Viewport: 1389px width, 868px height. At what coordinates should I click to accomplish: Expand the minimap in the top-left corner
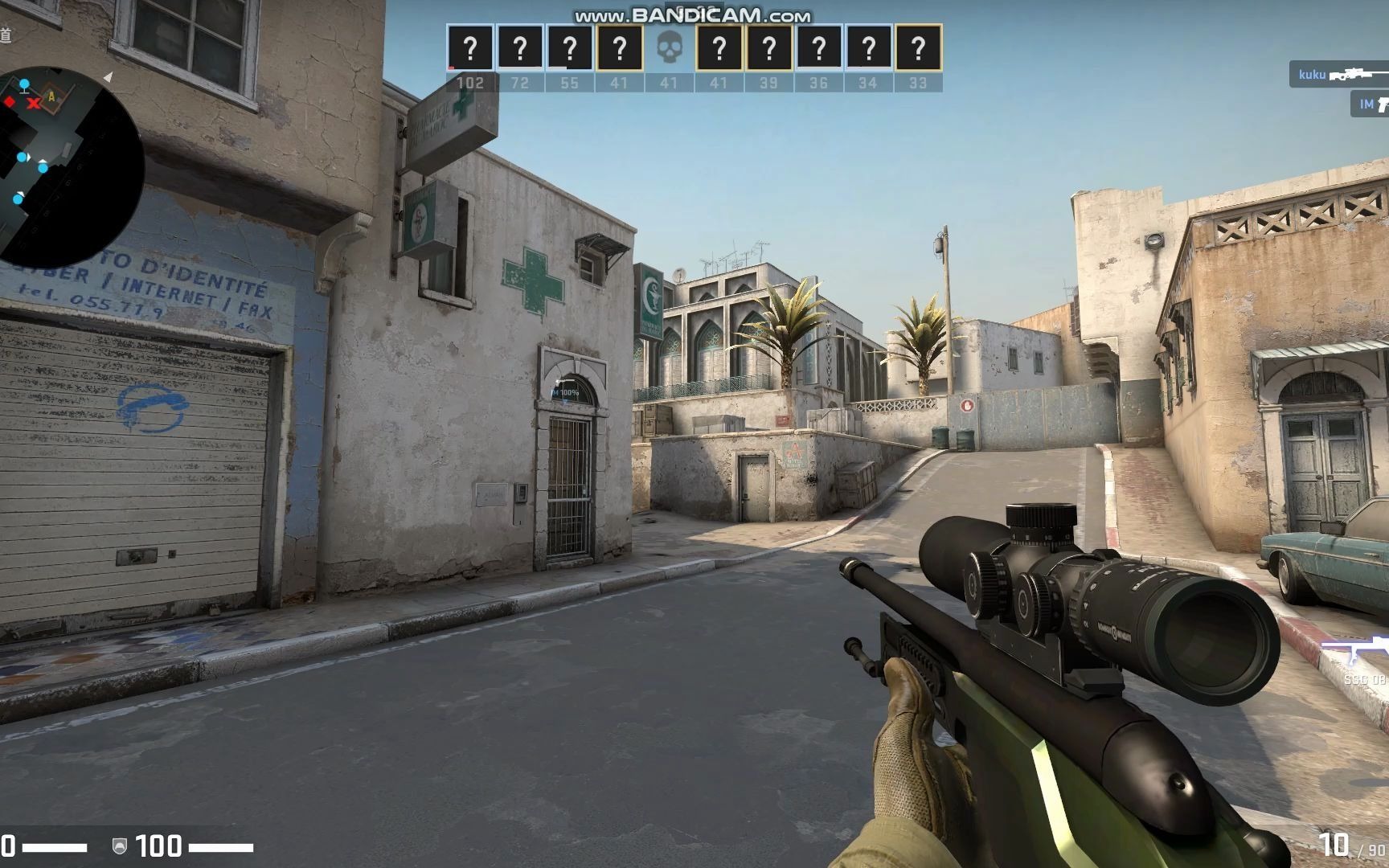click(60, 149)
